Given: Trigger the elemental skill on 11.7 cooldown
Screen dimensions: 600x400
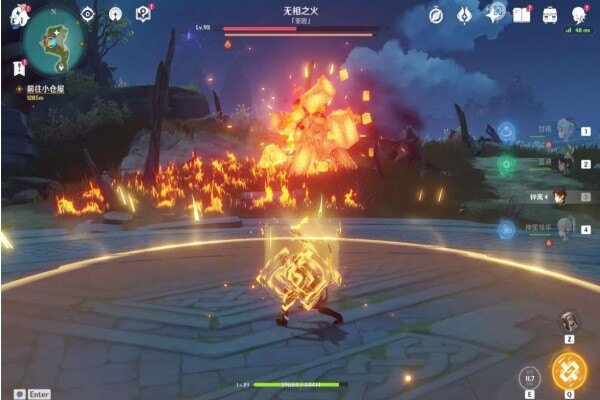Looking at the screenshot, I should 529,377.
